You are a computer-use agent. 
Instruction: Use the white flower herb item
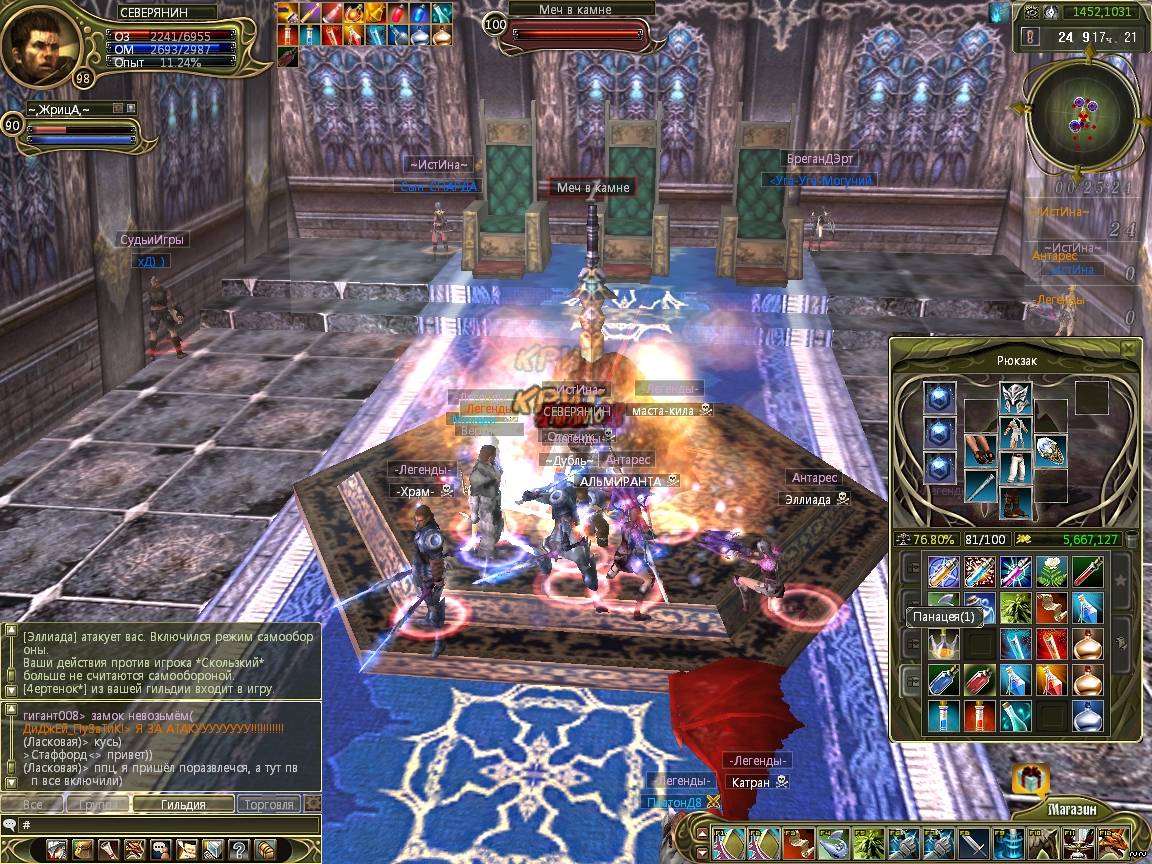[1052, 572]
